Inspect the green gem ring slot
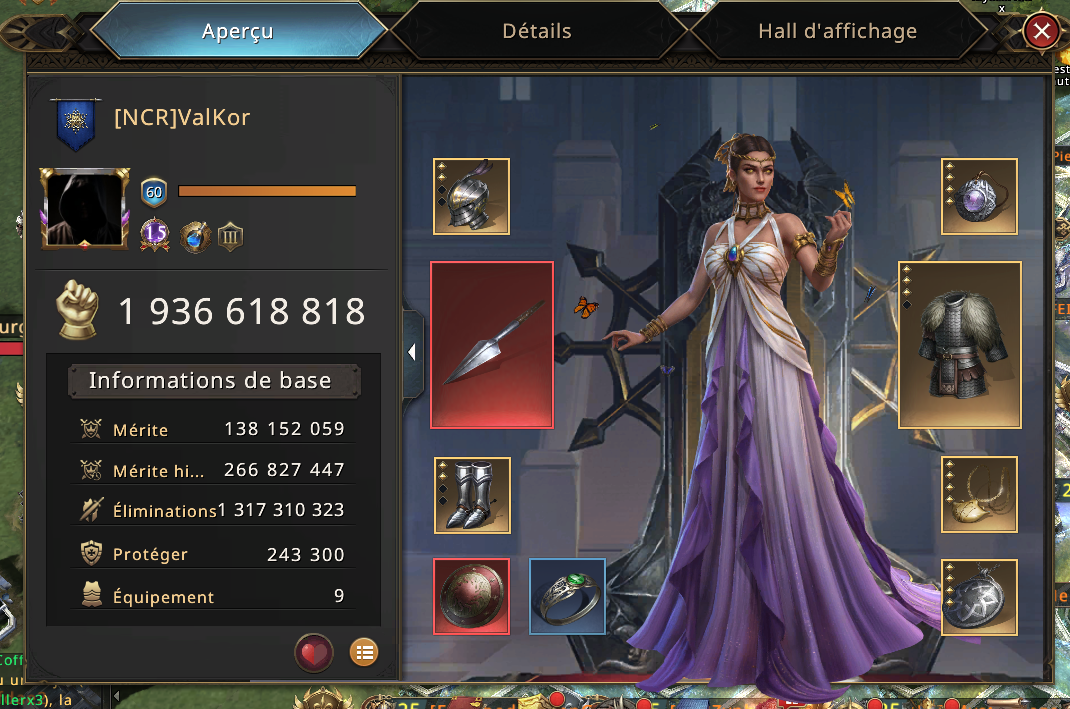Image resolution: width=1070 pixels, height=709 pixels. coord(567,596)
